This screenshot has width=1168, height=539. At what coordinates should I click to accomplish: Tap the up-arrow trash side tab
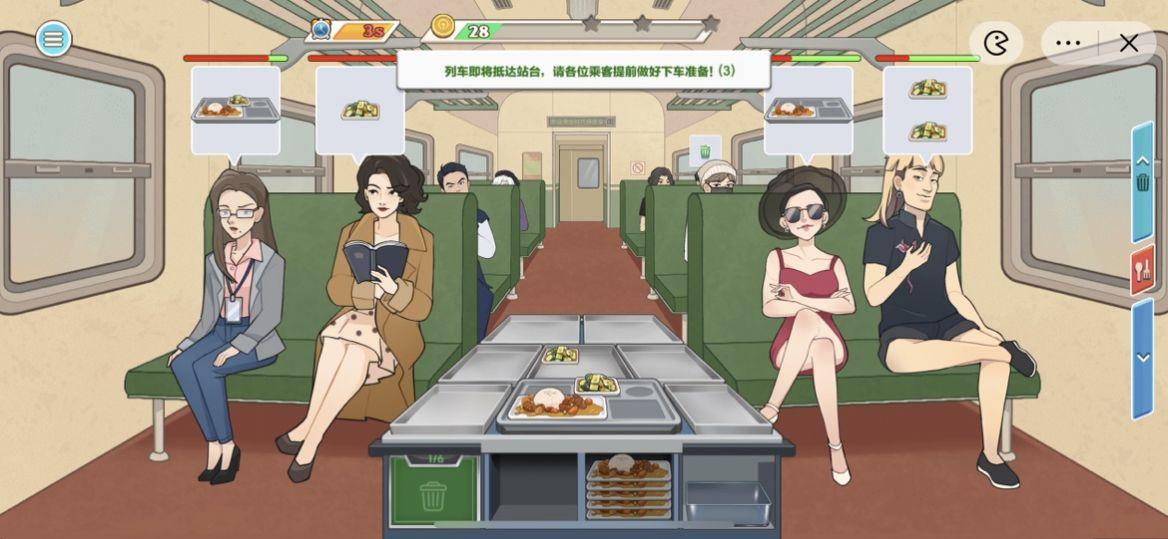[1143, 180]
